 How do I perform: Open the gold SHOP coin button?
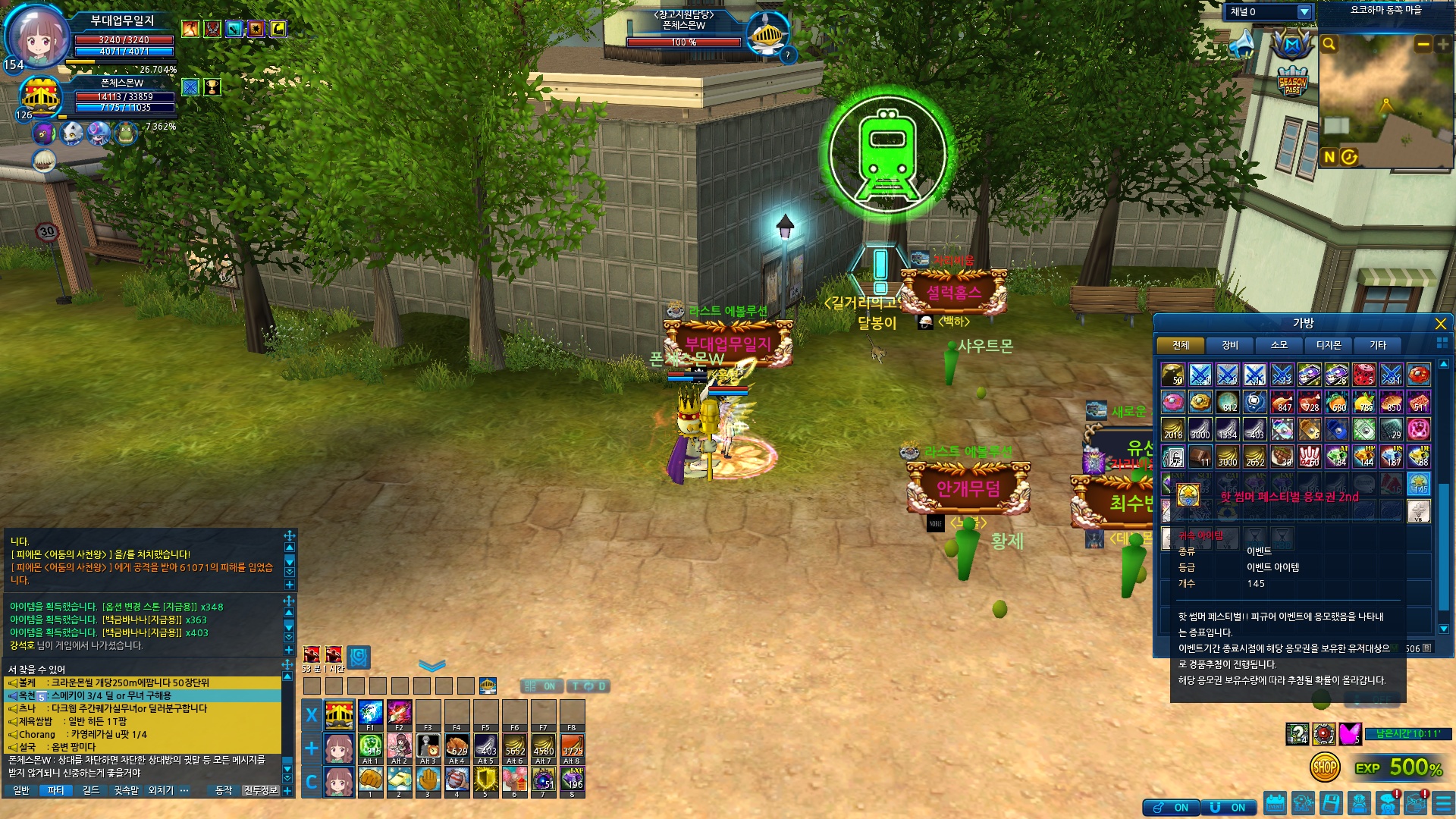point(1324,767)
